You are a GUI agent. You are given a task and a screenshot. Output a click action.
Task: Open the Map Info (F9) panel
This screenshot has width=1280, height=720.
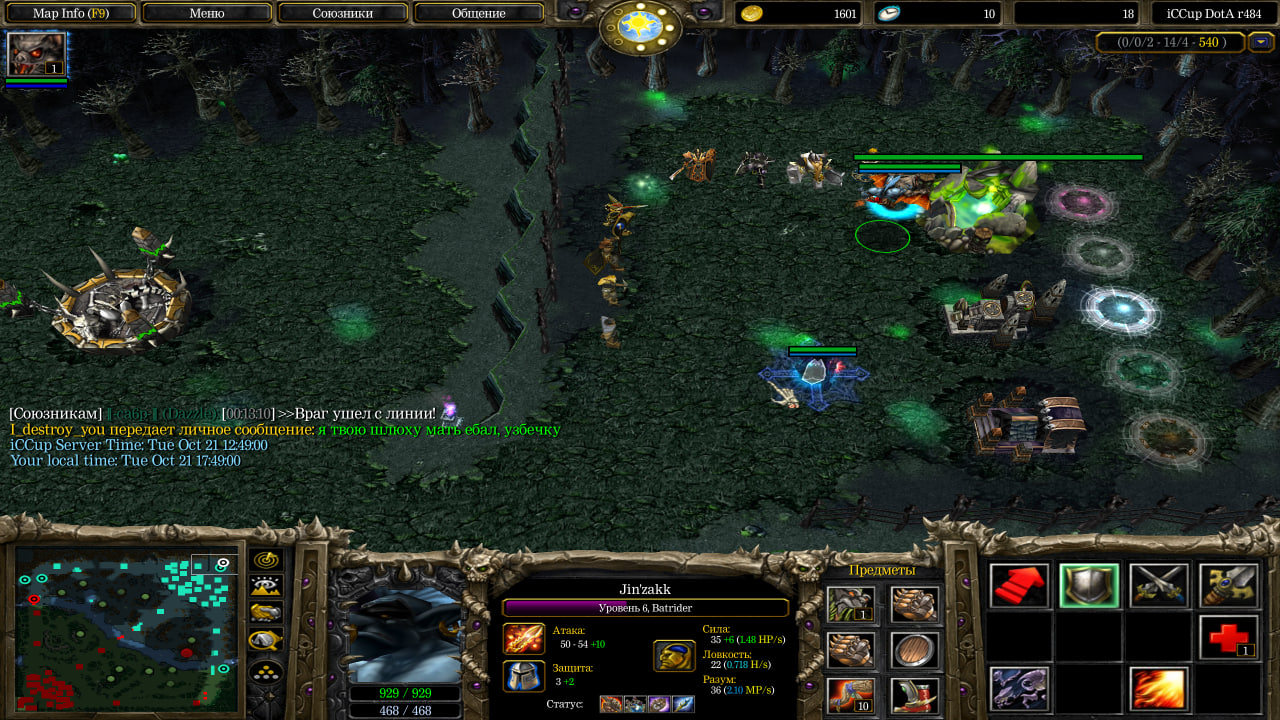click(x=70, y=13)
